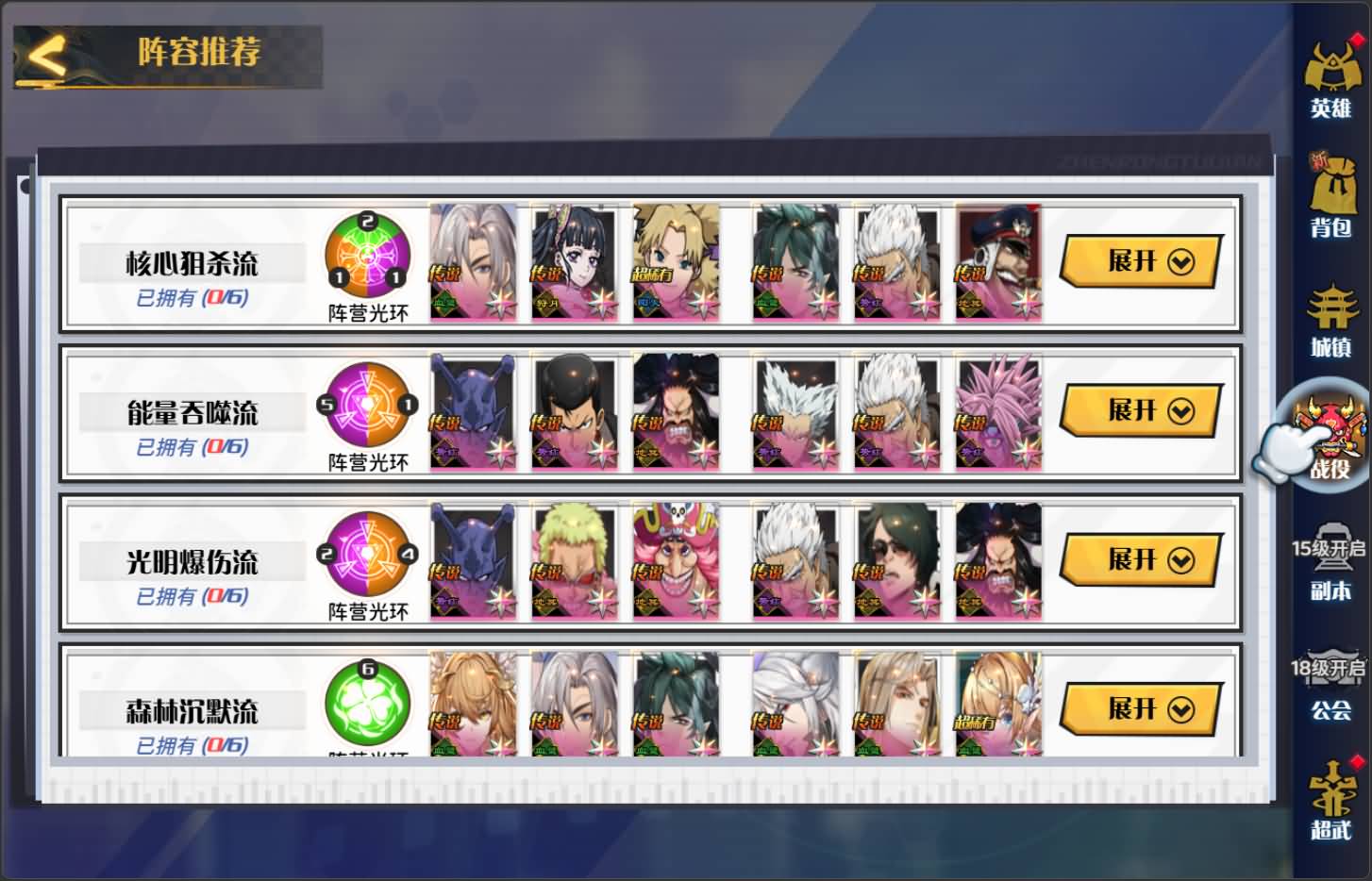
Task: Click the back arrow on 阵容推荐 header
Action: [46, 54]
